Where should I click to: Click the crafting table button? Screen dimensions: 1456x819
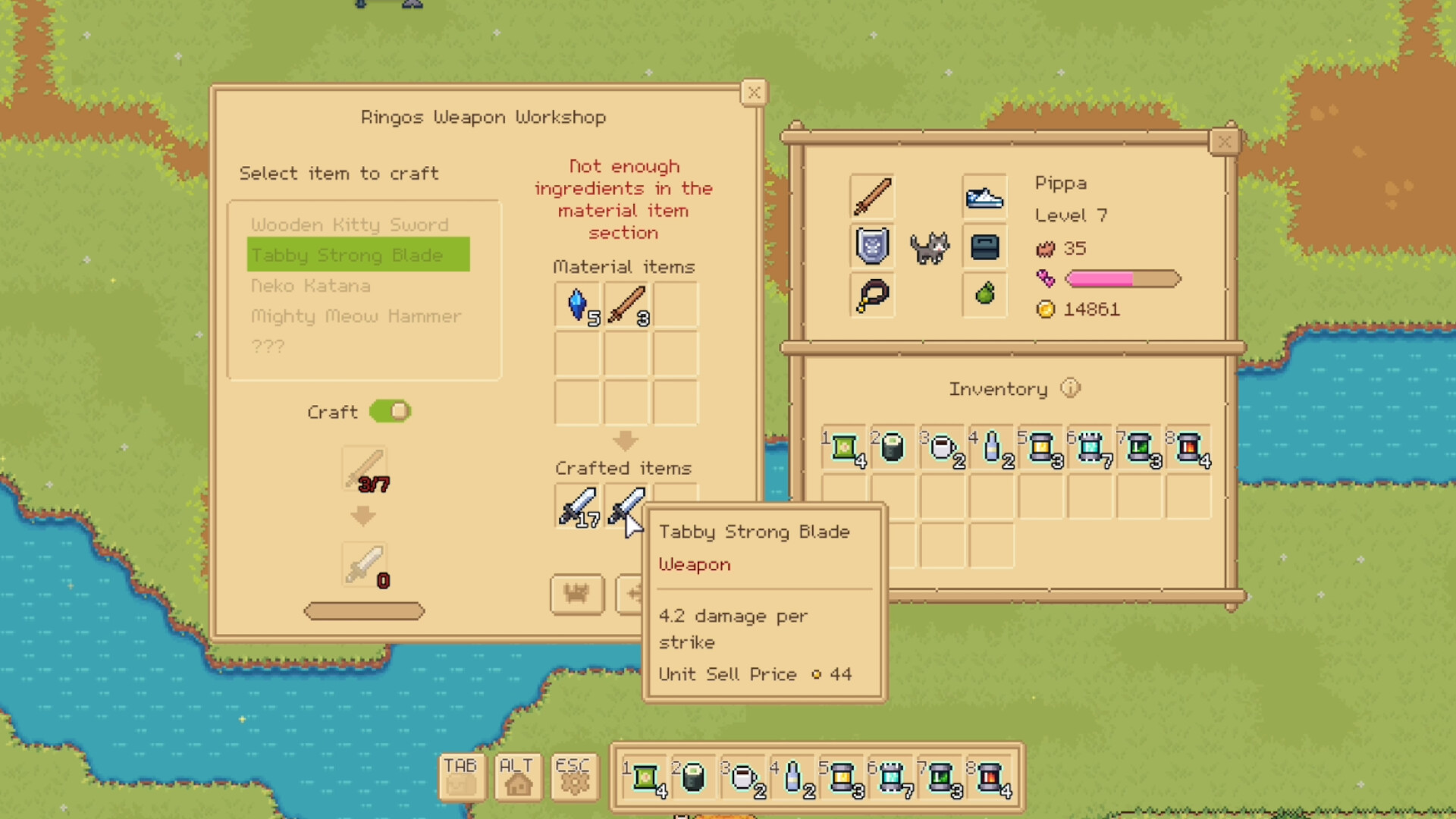[x=576, y=595]
